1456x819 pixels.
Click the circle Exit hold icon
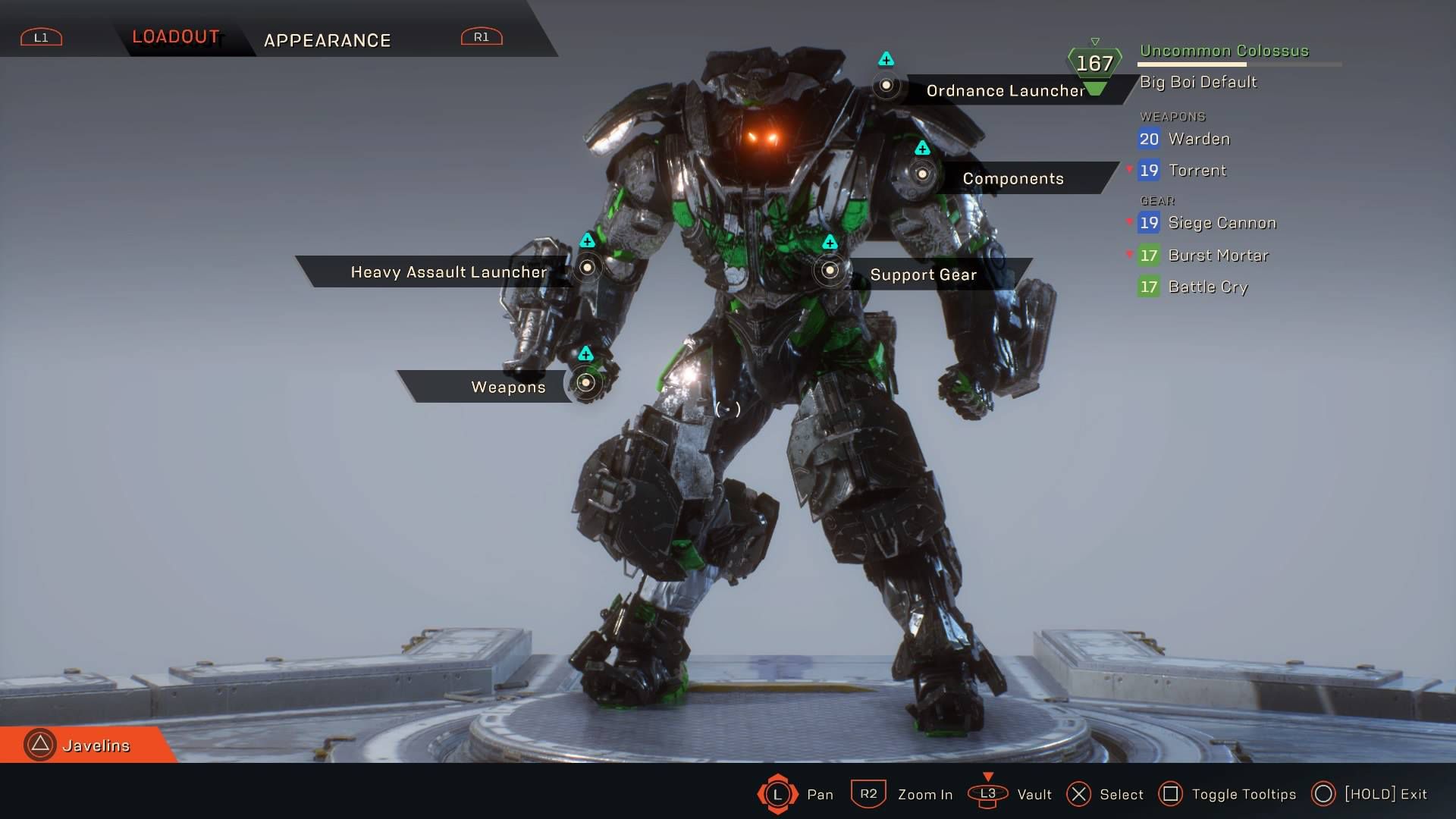pos(1325,795)
